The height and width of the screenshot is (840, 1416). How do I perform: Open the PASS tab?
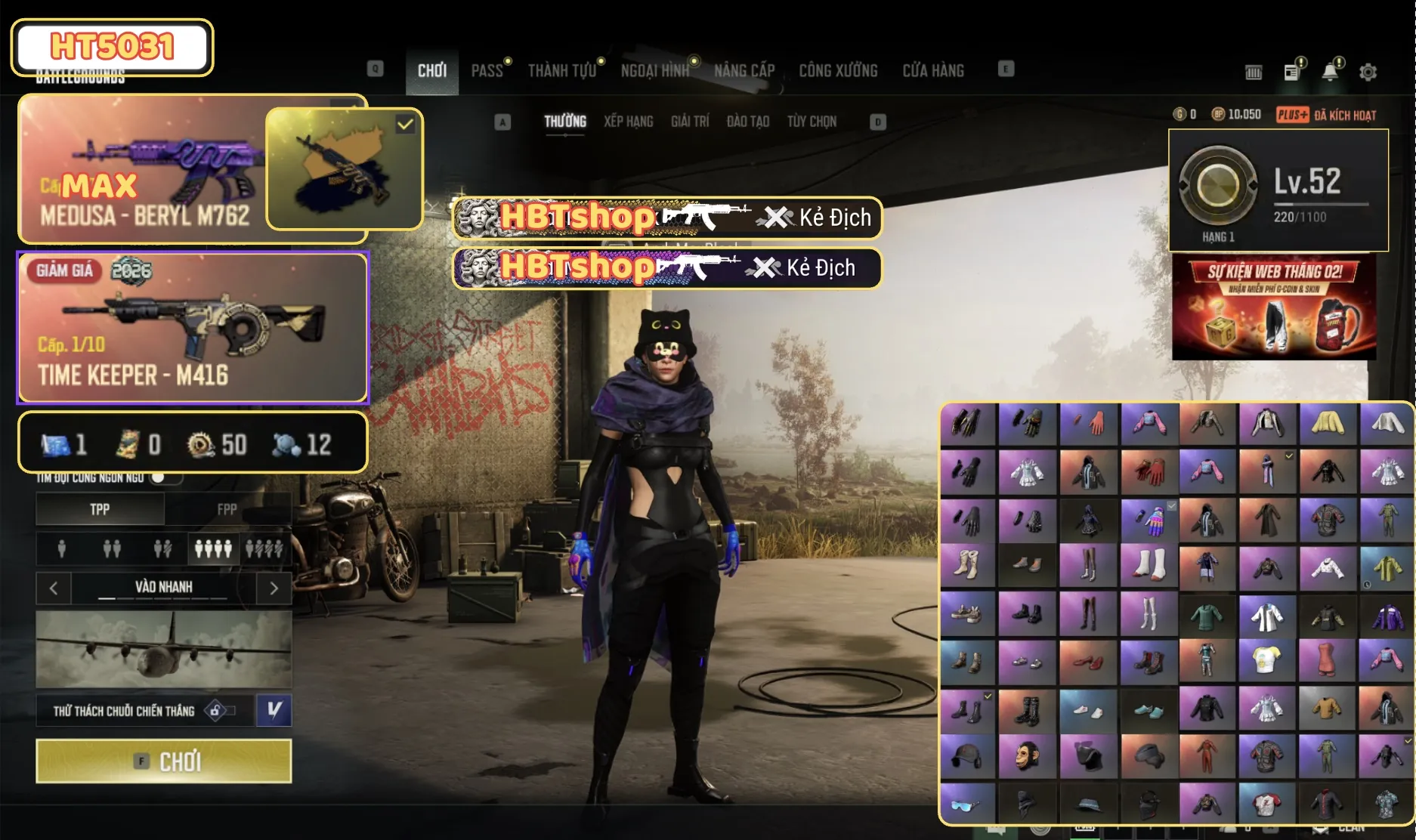click(487, 71)
